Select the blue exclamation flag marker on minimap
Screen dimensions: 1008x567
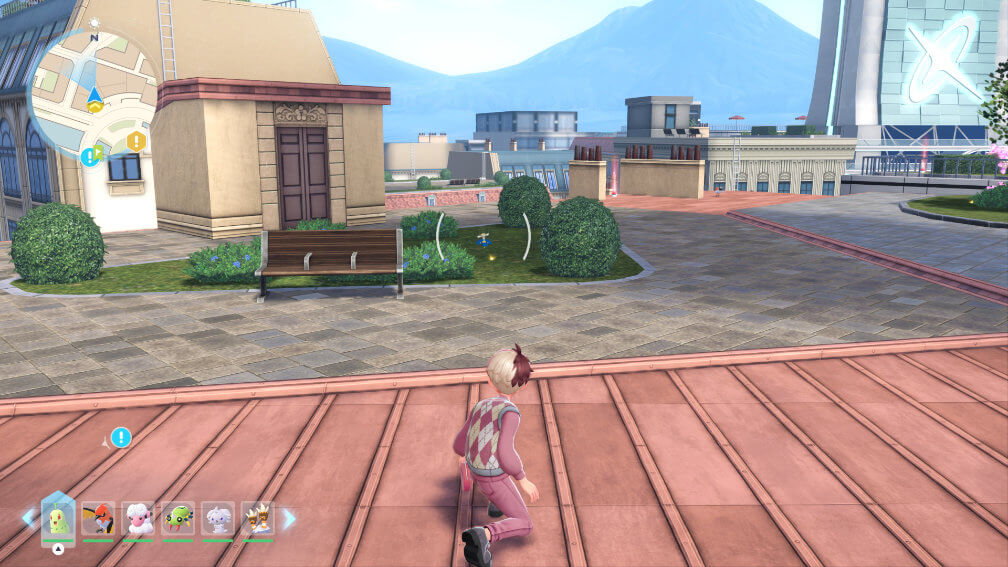tap(90, 156)
